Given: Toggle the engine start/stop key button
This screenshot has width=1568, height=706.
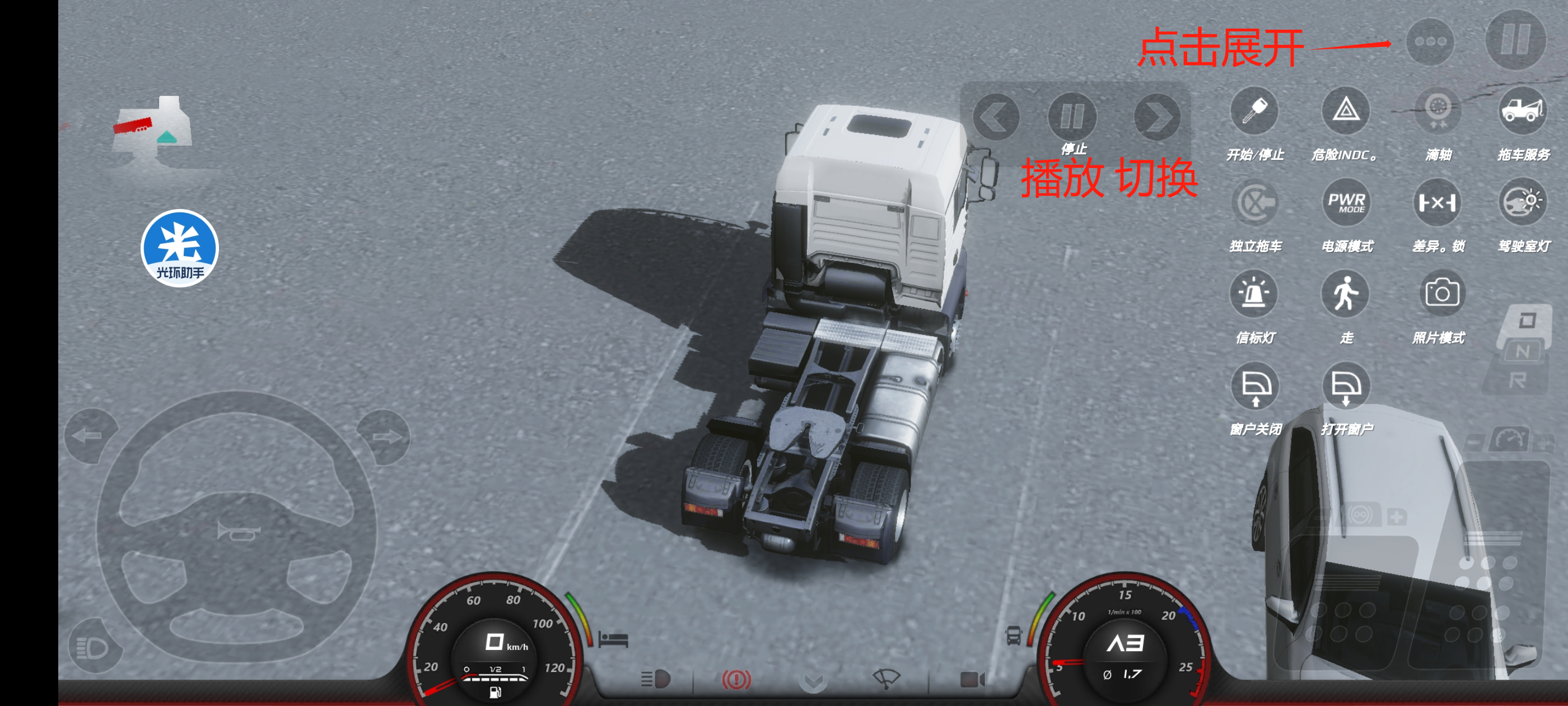Looking at the screenshot, I should pos(1254,112).
